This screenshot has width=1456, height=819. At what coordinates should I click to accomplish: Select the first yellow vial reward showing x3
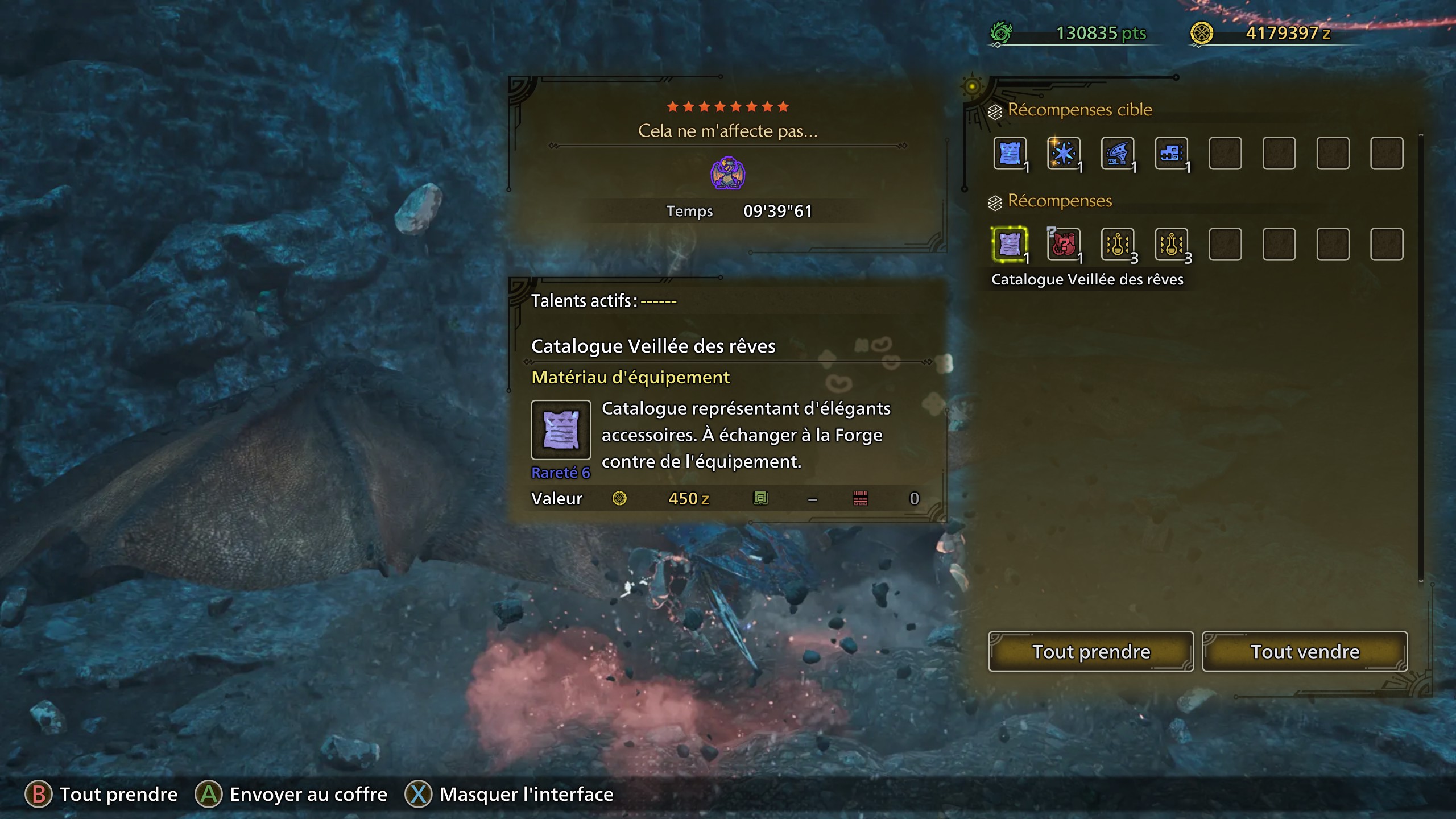coord(1118,245)
